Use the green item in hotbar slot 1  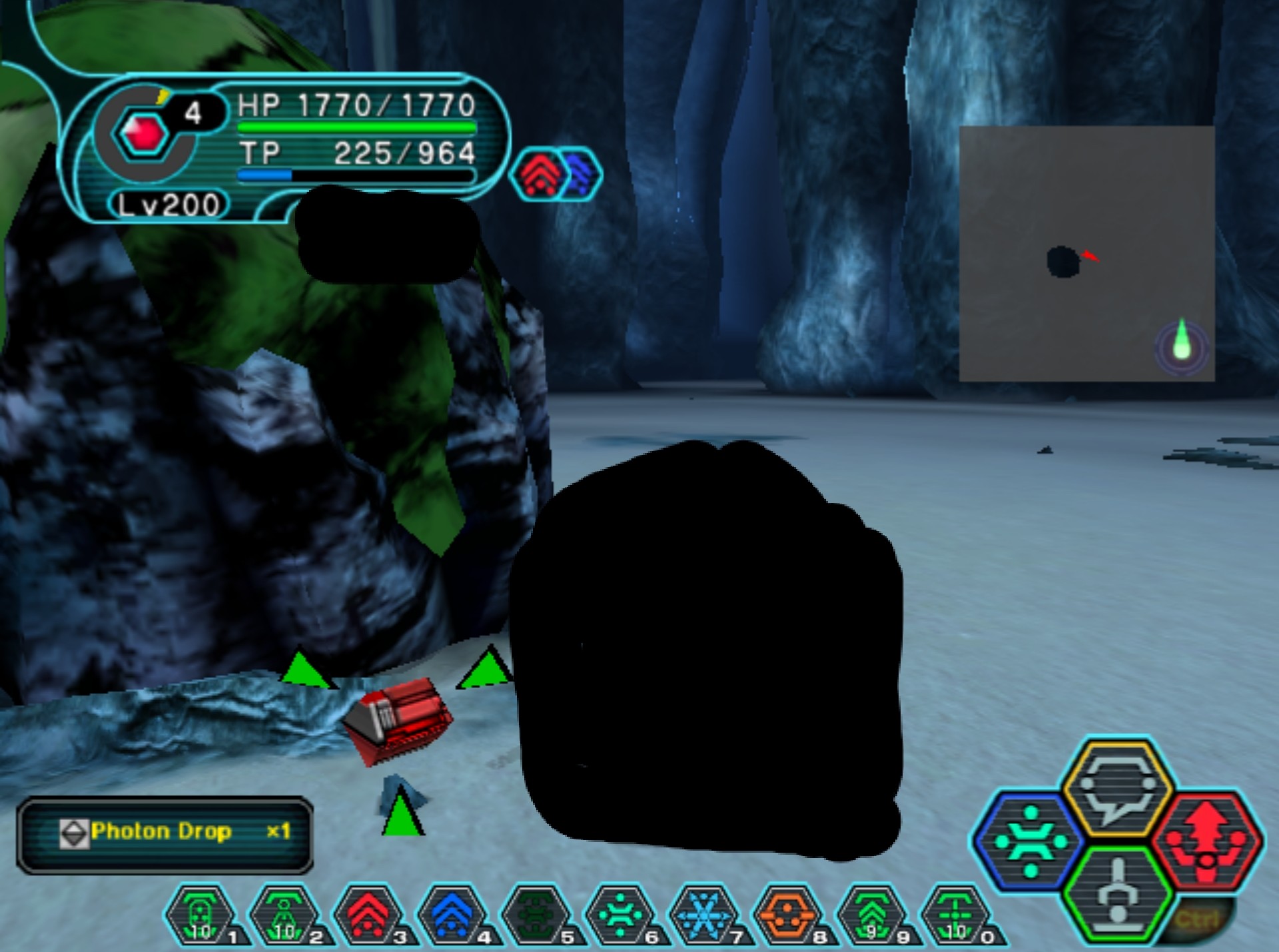201,915
